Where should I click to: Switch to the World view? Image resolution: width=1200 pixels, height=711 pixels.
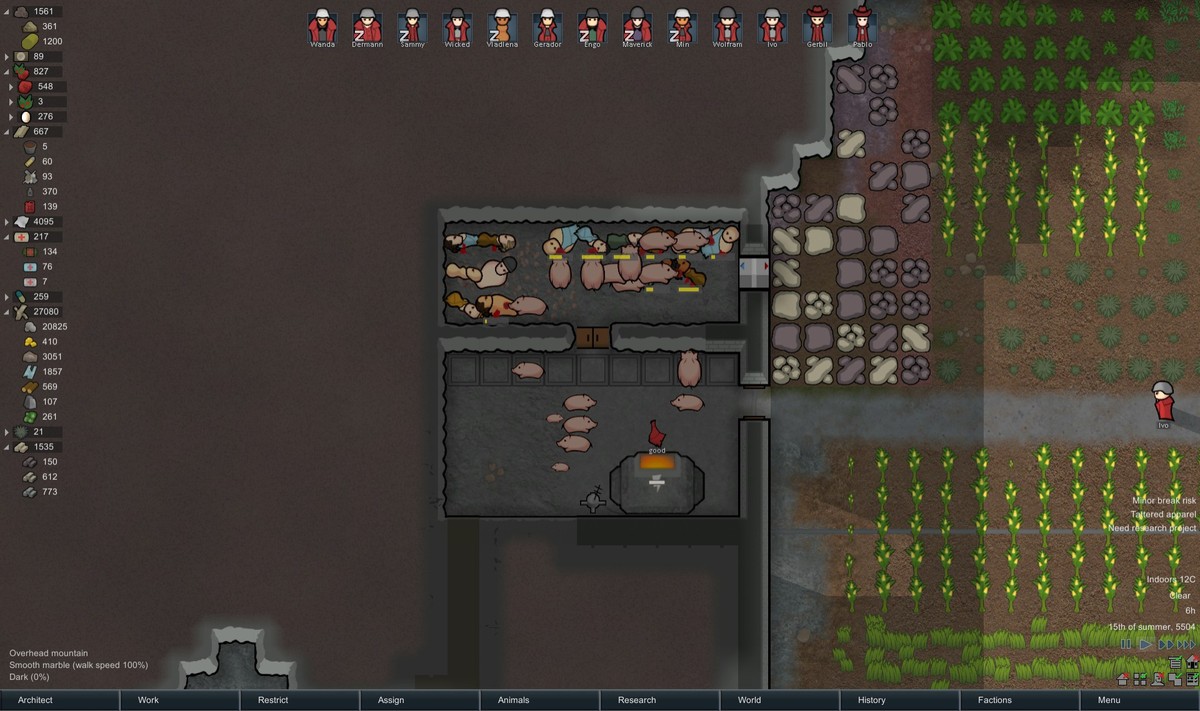(749, 700)
